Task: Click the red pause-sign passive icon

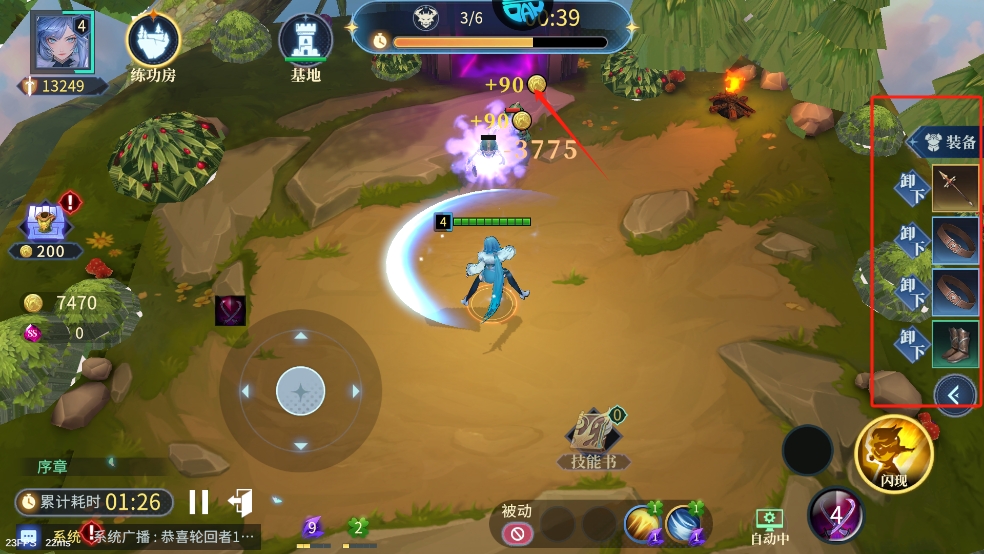Action: tap(517, 534)
